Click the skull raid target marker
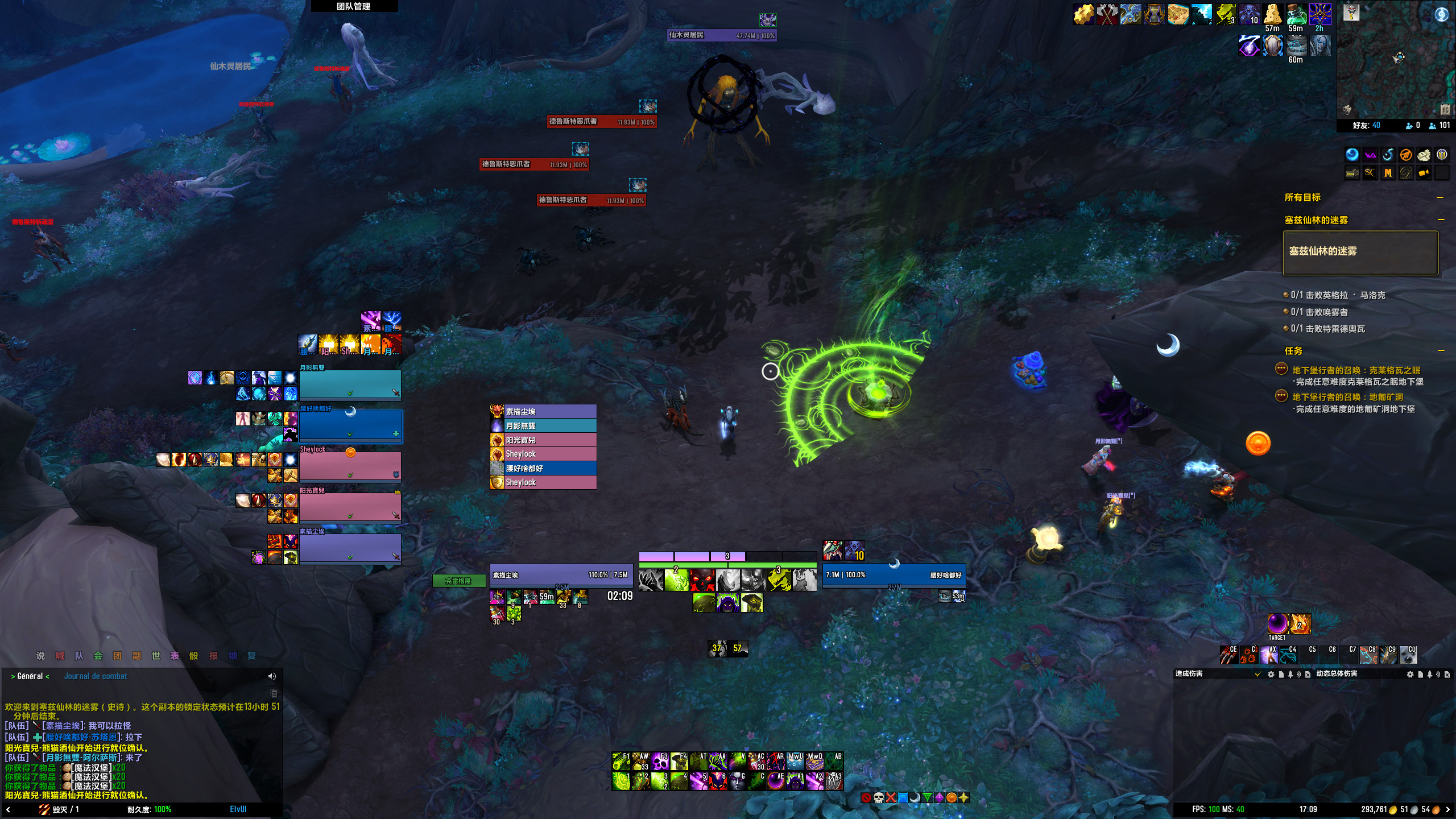This screenshot has height=819, width=1456. (x=878, y=798)
